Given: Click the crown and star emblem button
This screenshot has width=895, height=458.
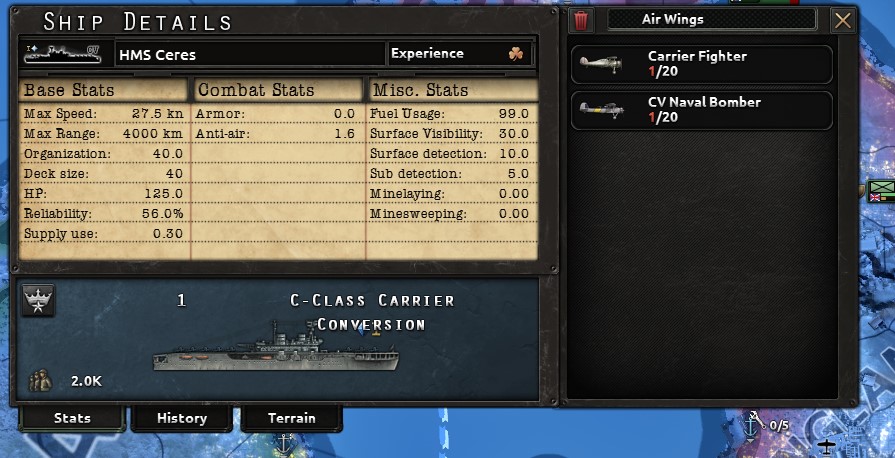Looking at the screenshot, I should coord(39,300).
